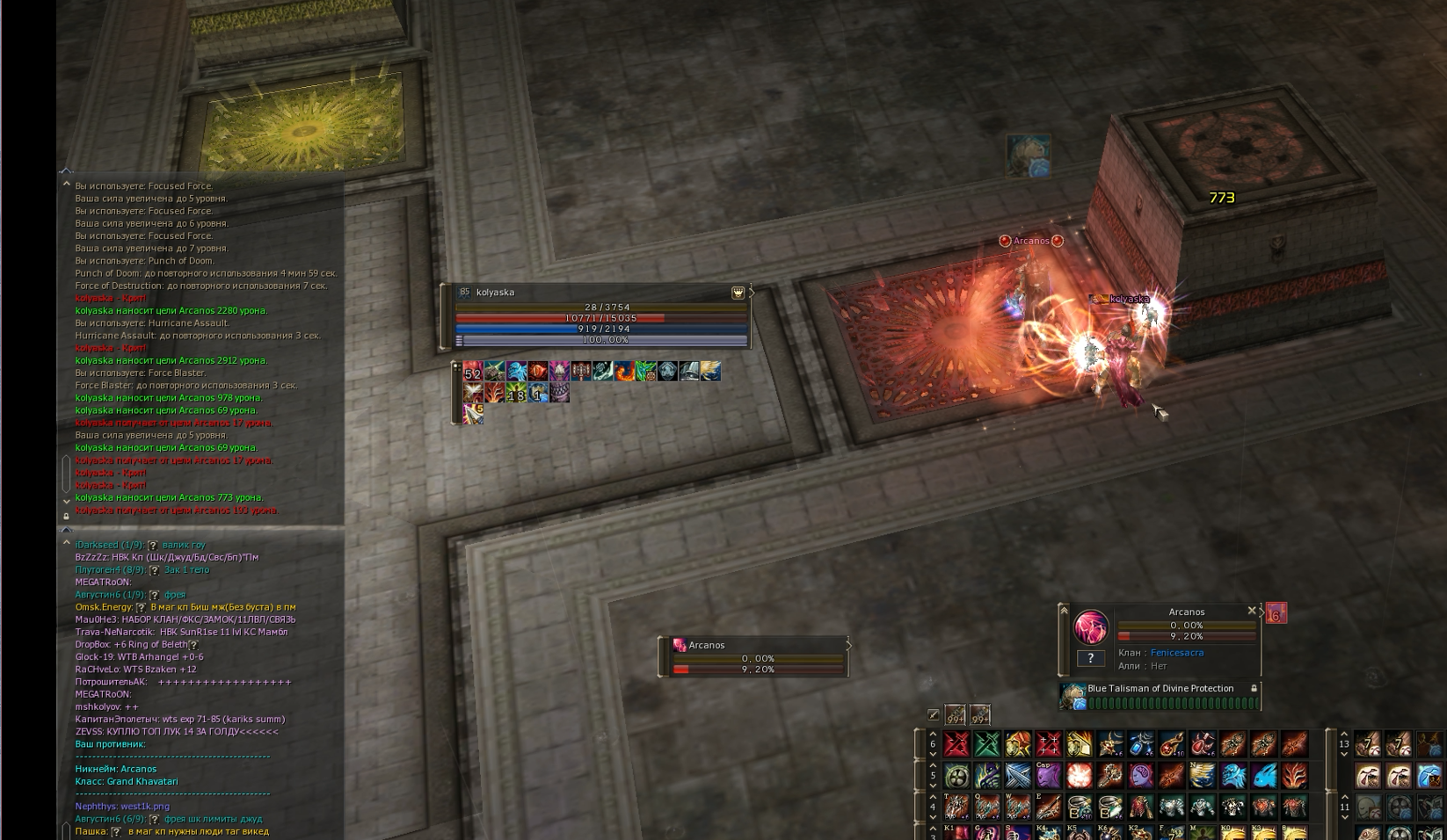The width and height of the screenshot is (1447, 840).
Task: Toggle the sword icon above the hotbar
Action: click(x=934, y=715)
